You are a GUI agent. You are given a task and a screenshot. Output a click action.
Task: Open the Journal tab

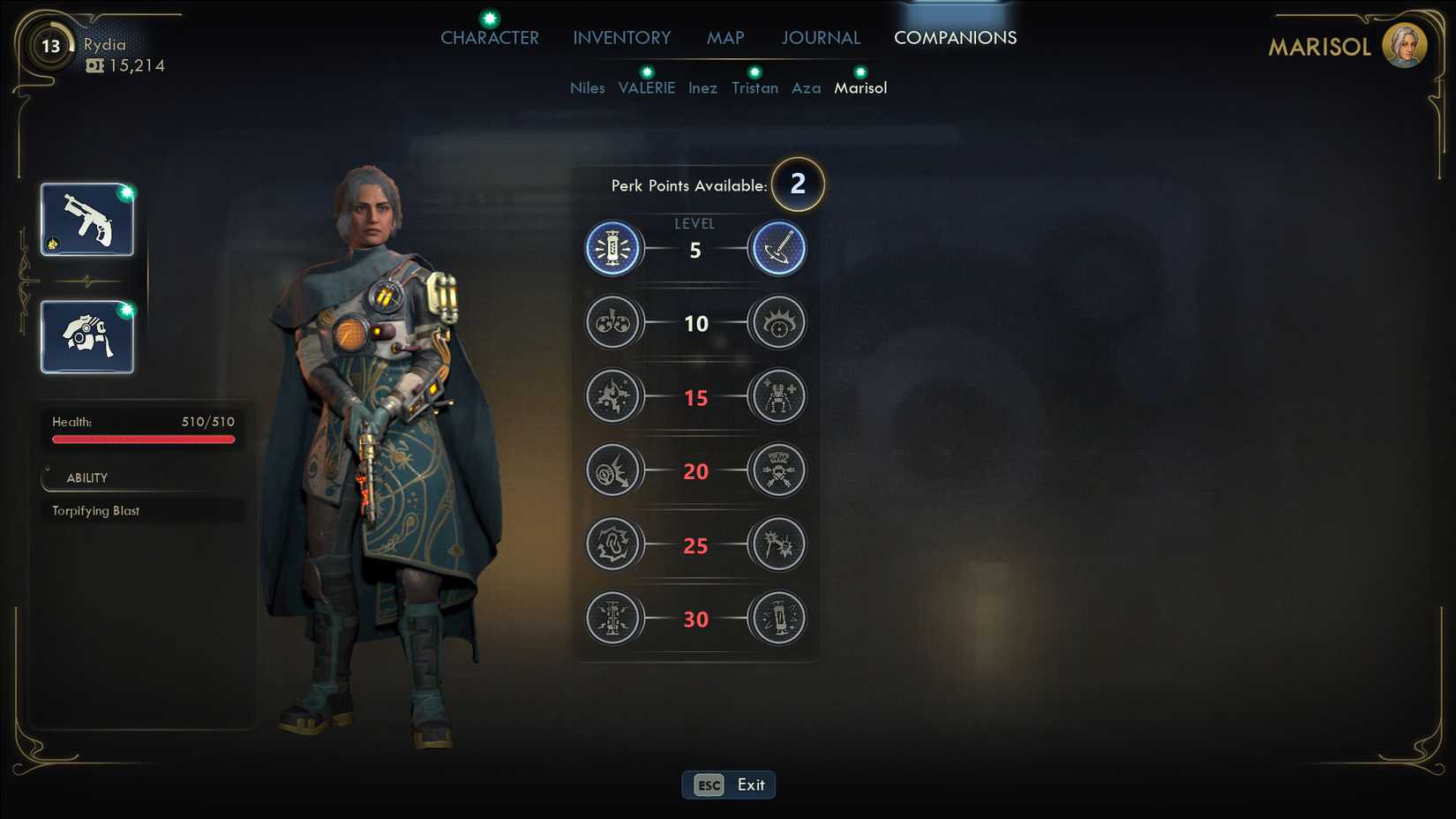click(x=821, y=38)
